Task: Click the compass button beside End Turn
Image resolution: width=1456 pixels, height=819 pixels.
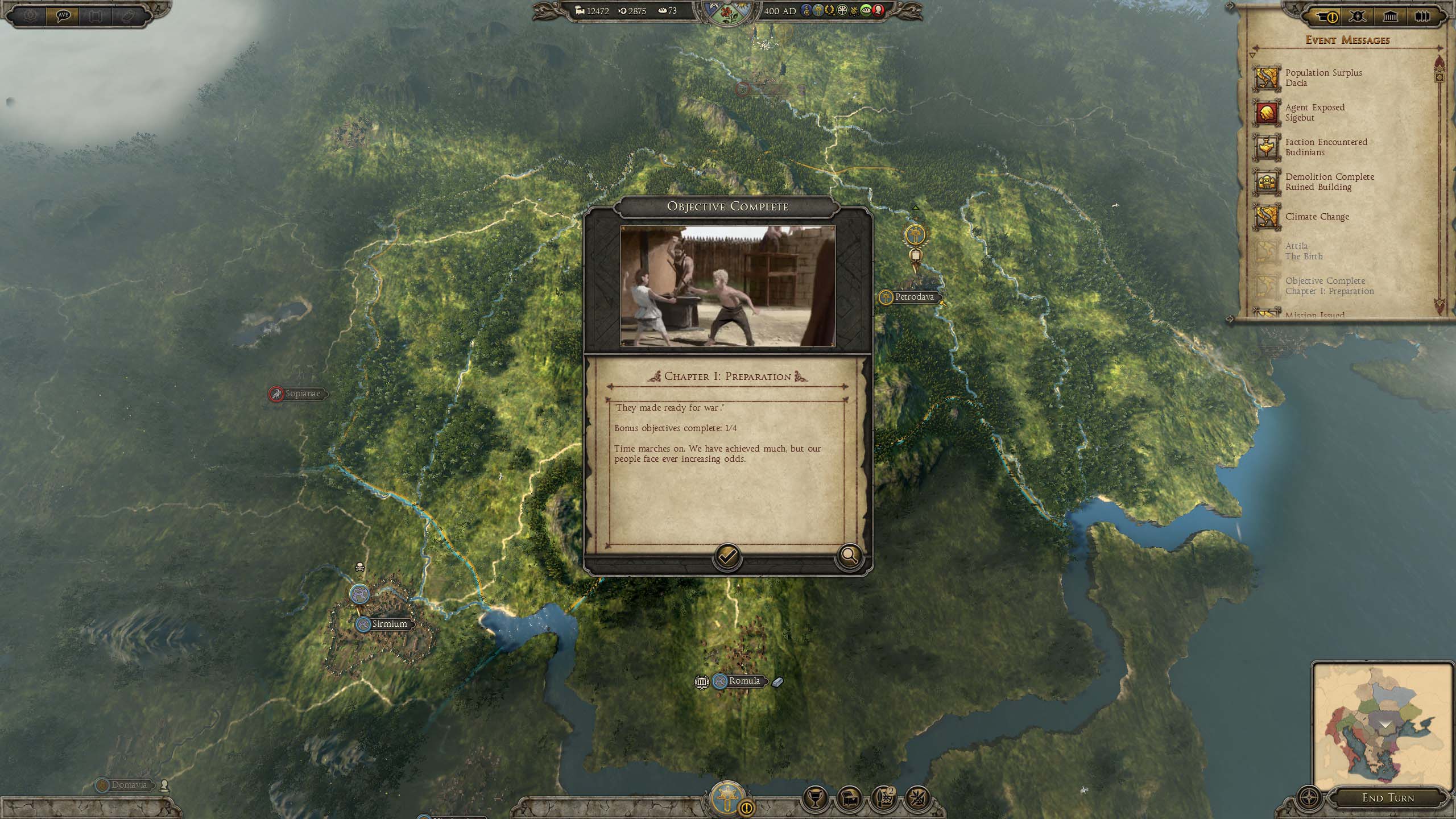Action: point(1310,798)
